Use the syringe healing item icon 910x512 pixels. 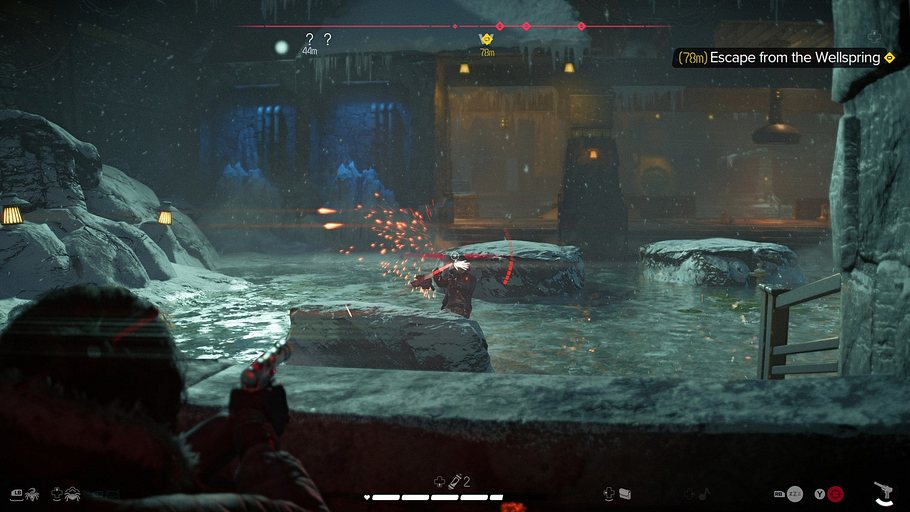pos(454,482)
